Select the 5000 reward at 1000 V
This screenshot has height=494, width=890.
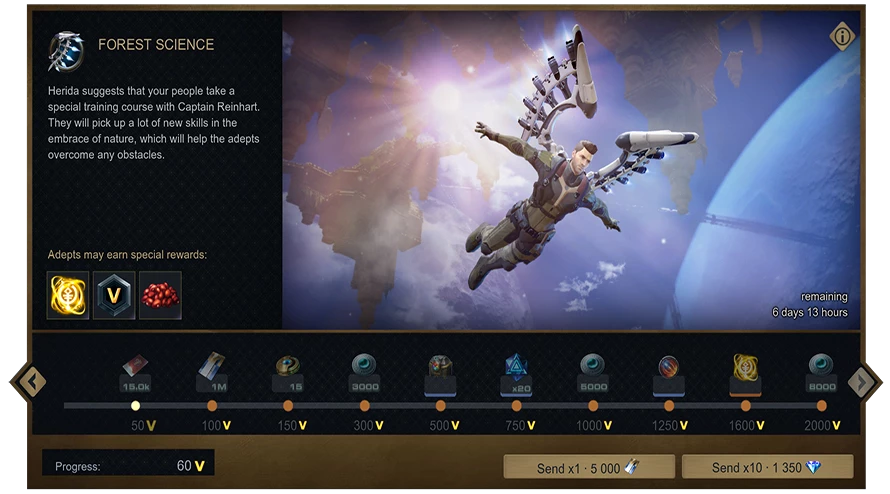[x=593, y=372]
